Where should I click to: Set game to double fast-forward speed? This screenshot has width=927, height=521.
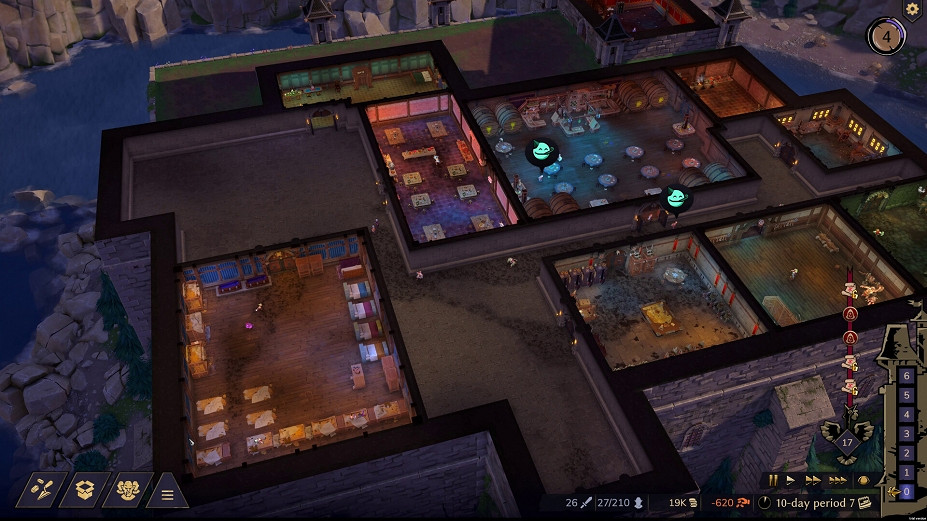pyautogui.click(x=814, y=481)
